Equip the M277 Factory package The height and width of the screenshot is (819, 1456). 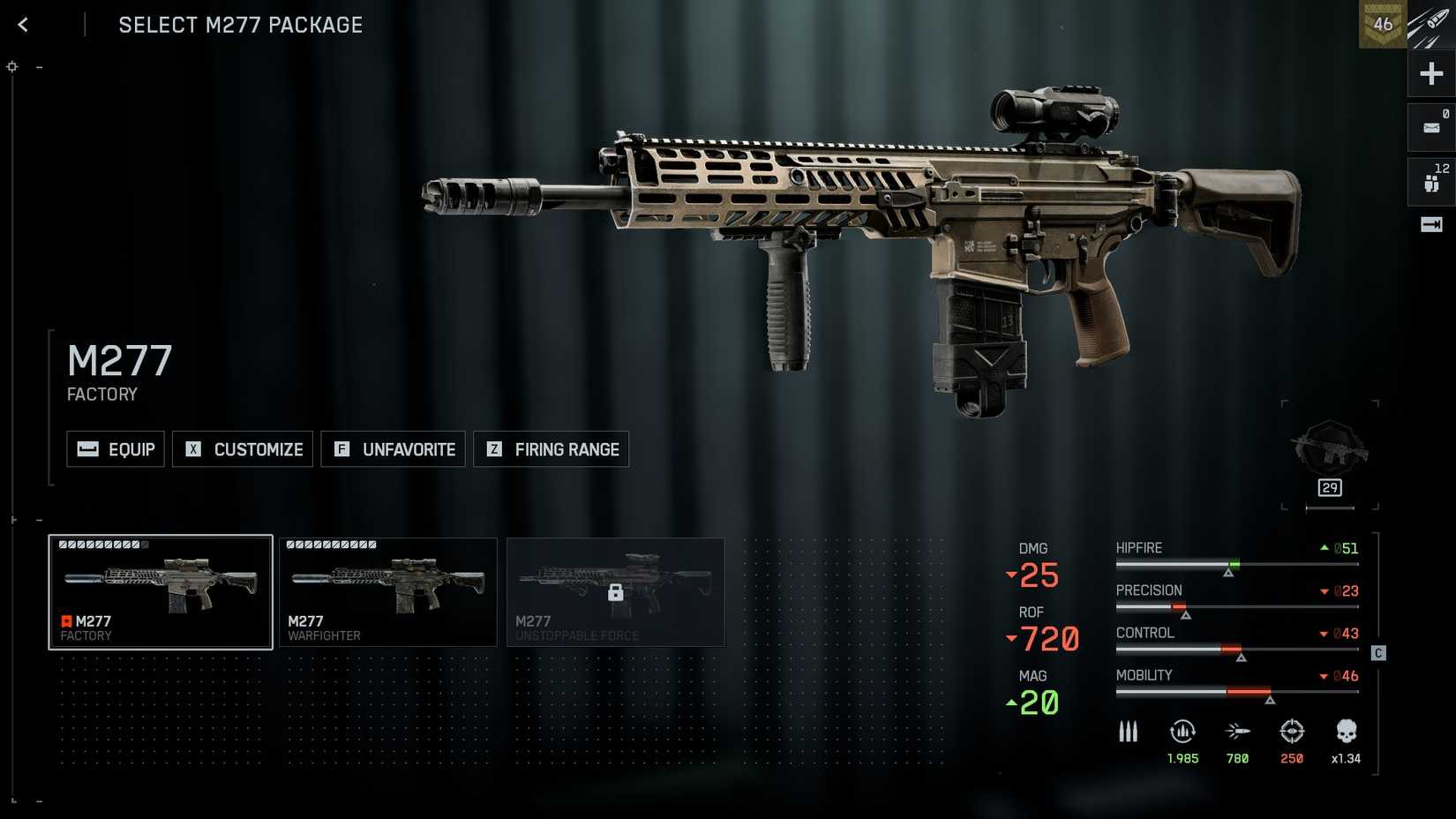click(x=116, y=449)
